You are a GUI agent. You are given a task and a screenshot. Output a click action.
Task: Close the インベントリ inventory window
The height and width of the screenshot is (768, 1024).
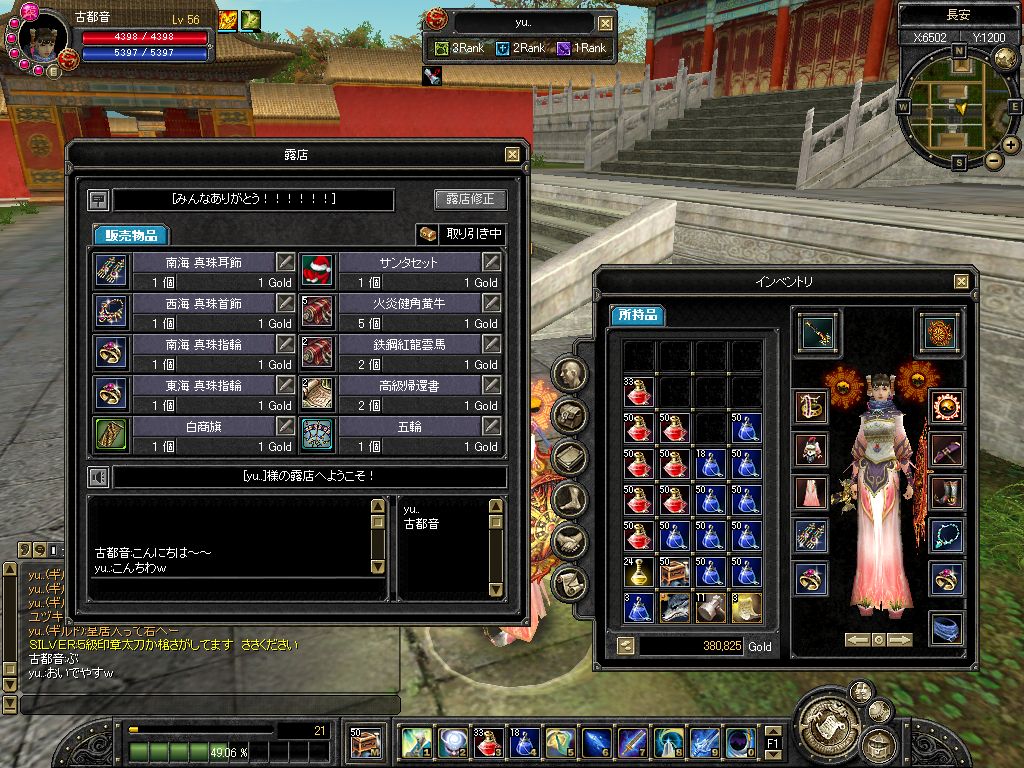[961, 282]
